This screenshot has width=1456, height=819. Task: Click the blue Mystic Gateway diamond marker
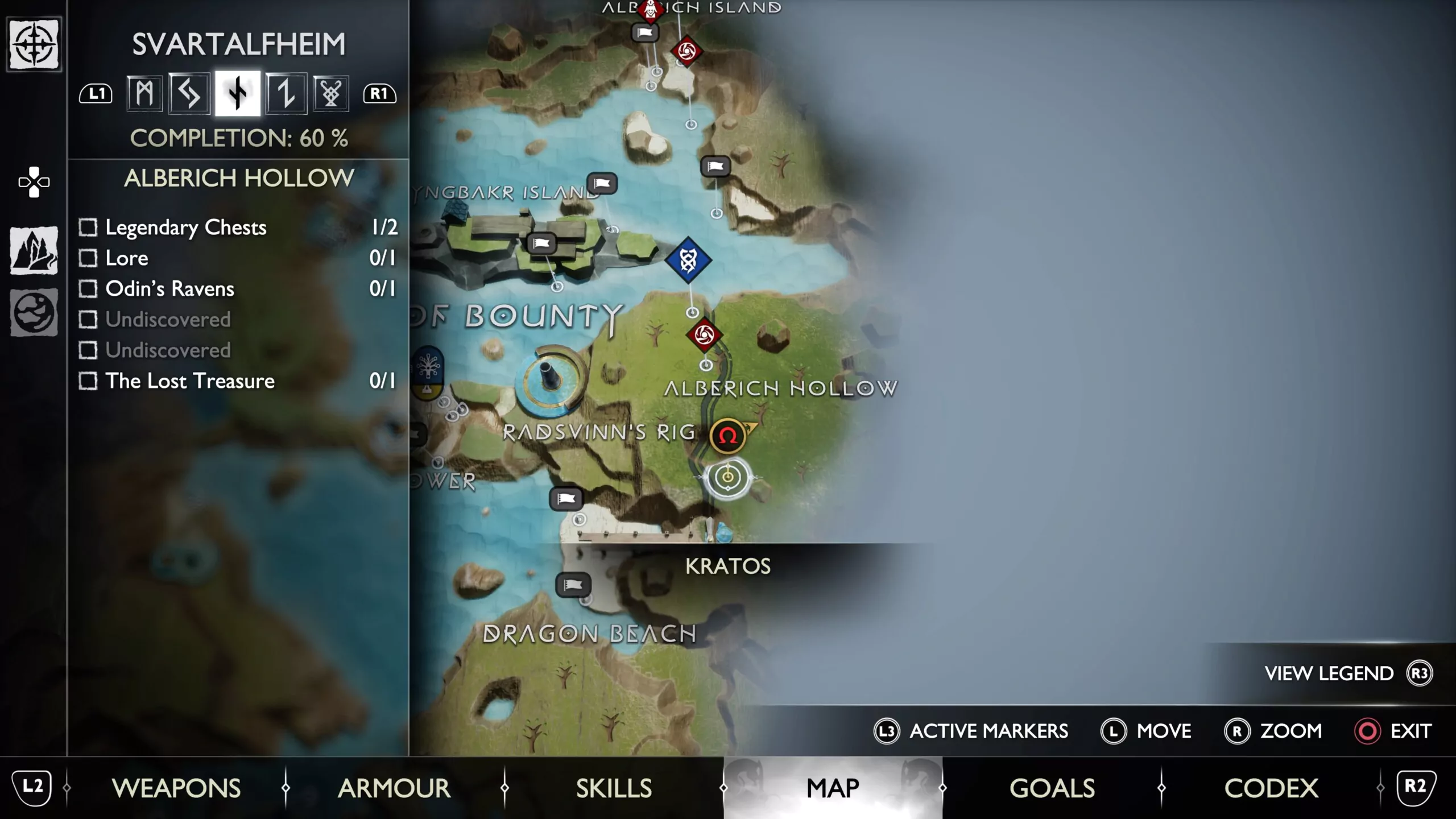click(688, 260)
